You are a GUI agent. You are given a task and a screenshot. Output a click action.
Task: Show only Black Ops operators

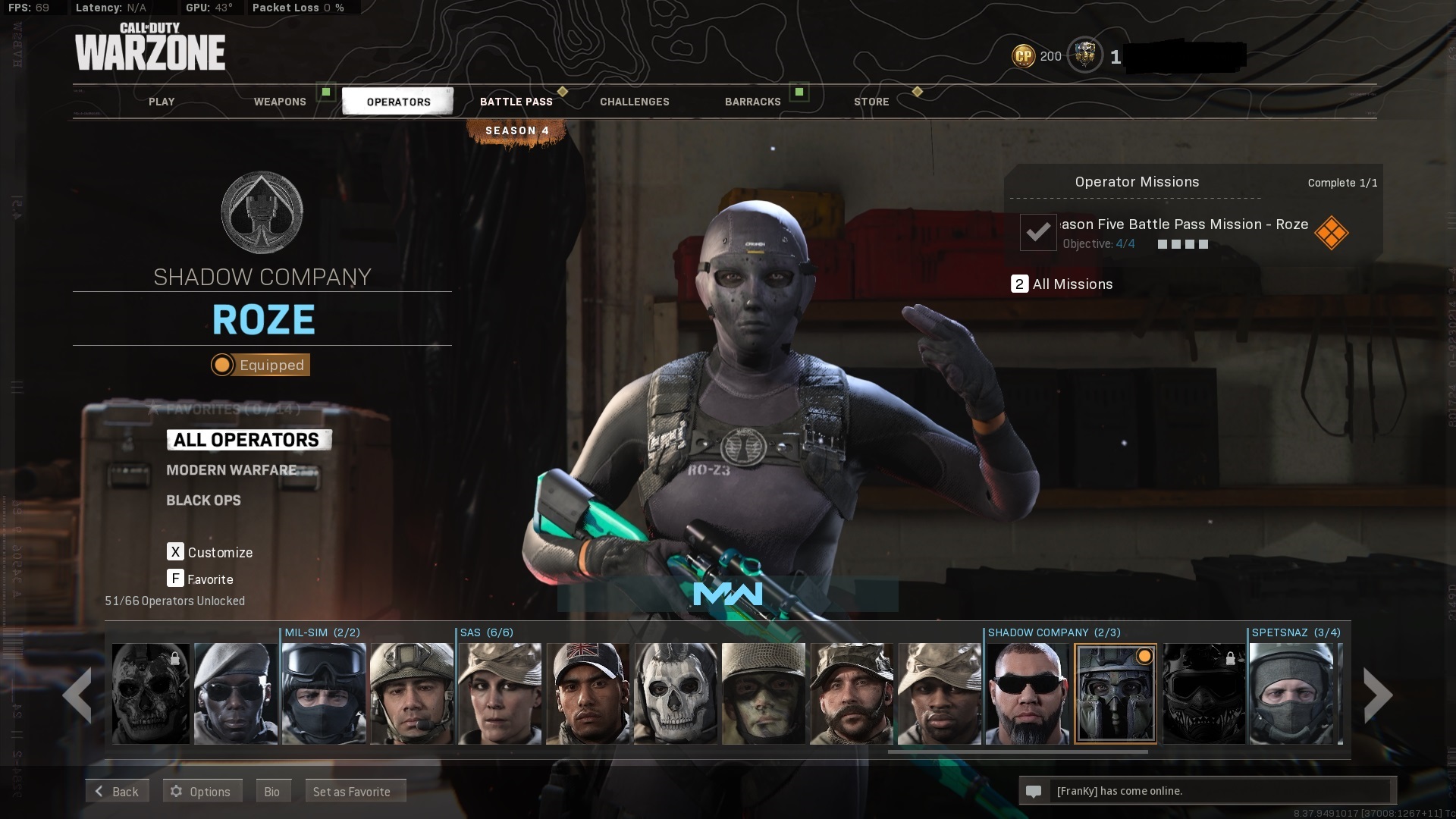pyautogui.click(x=203, y=500)
